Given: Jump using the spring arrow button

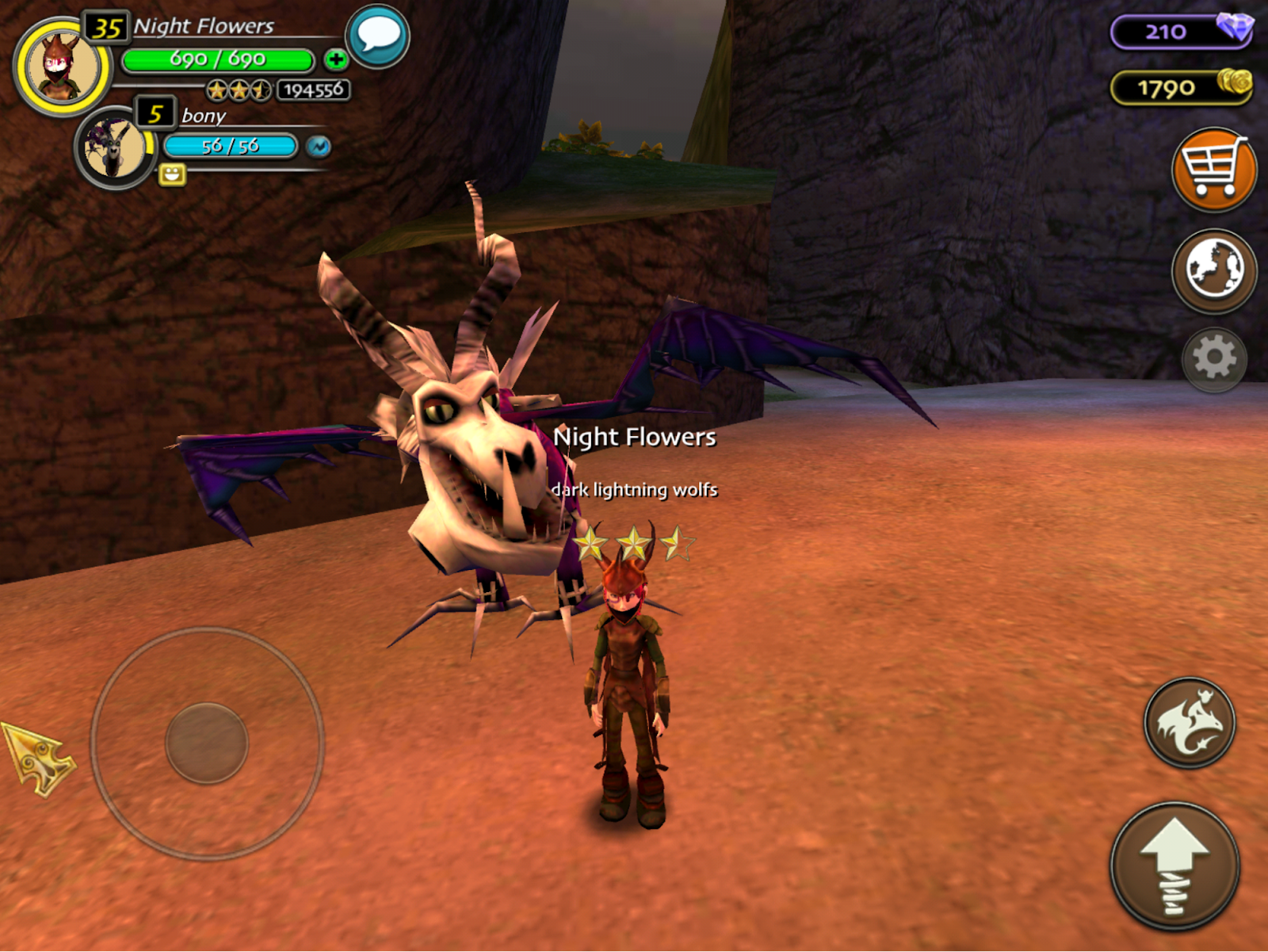Looking at the screenshot, I should pyautogui.click(x=1174, y=866).
